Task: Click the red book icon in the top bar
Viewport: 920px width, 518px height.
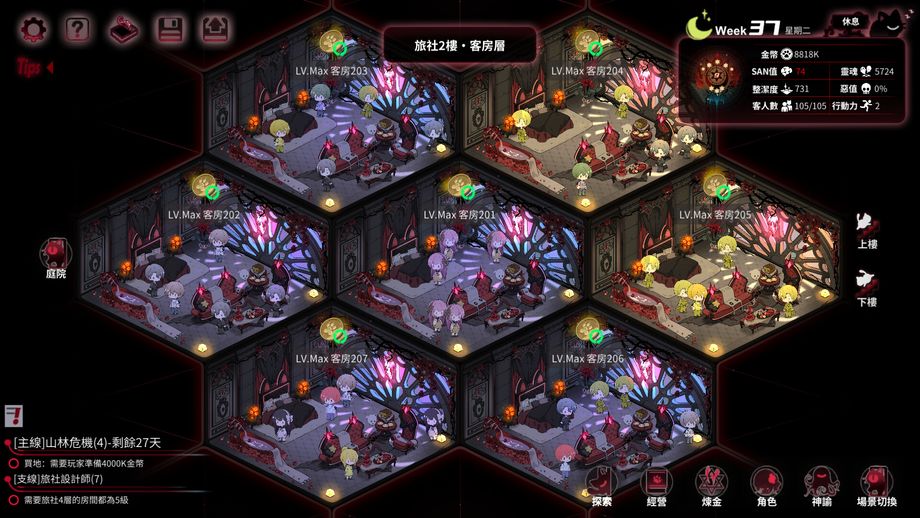Action: click(124, 29)
